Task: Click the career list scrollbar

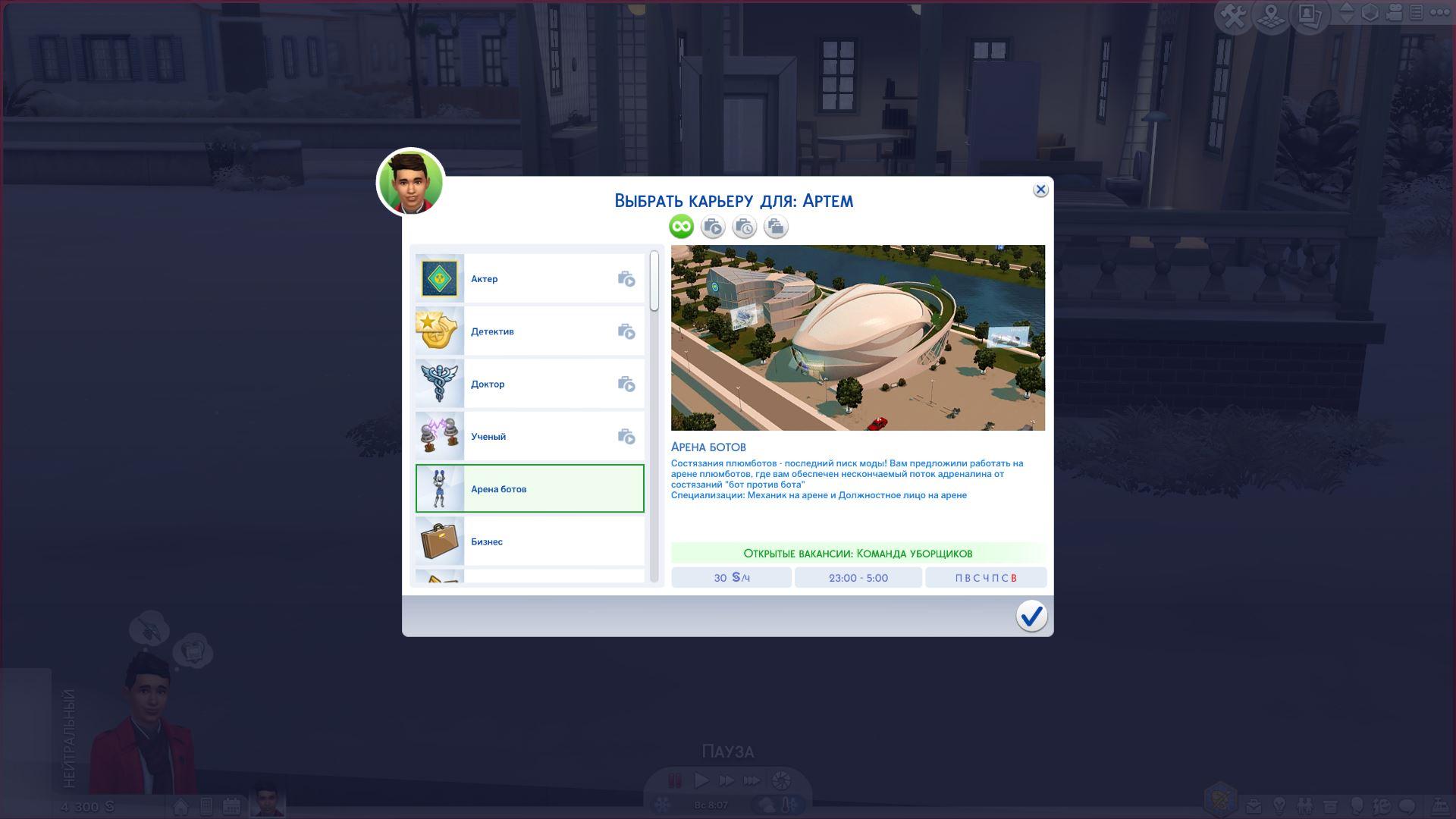Action: [654, 281]
